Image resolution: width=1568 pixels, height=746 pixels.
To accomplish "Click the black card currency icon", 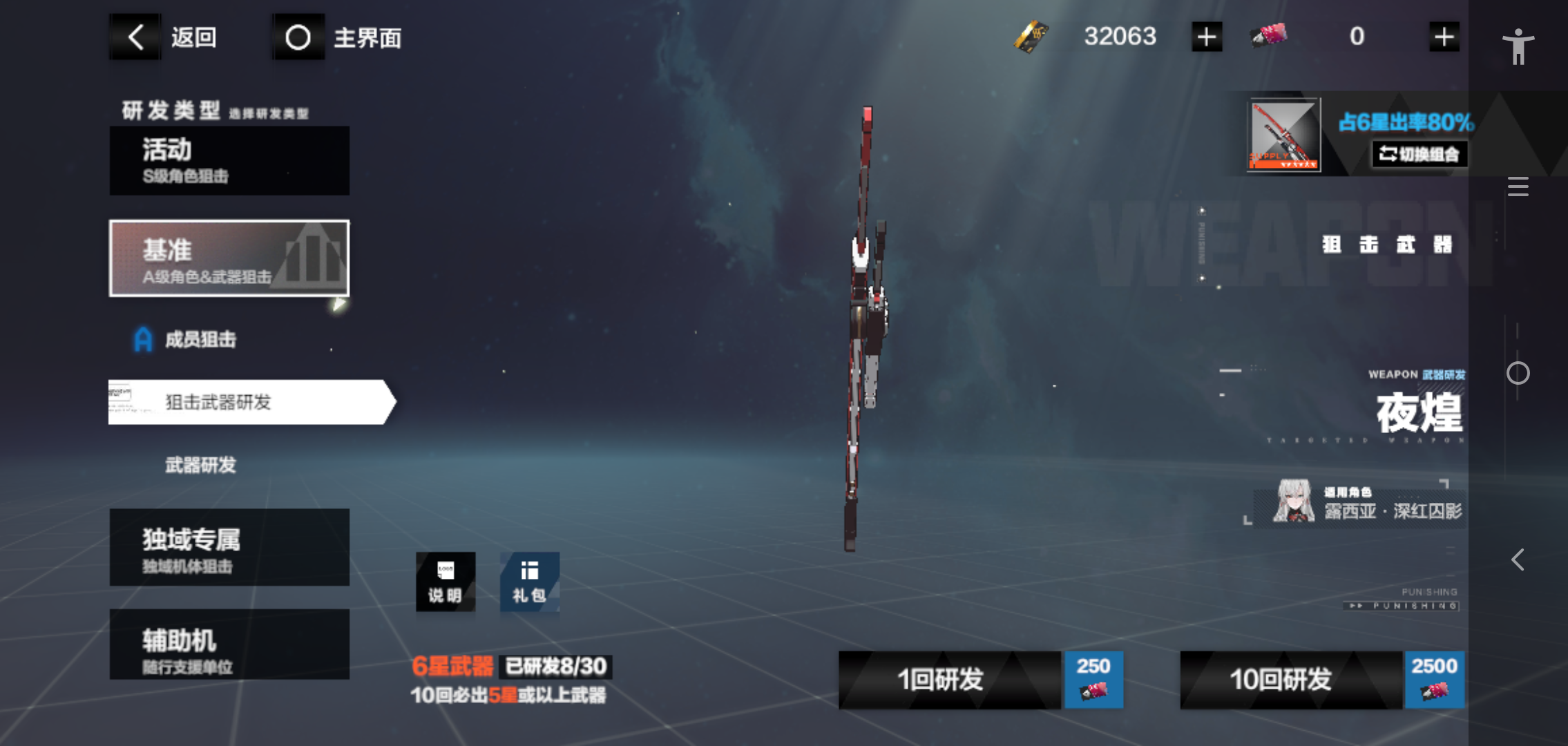I will point(1031,36).
